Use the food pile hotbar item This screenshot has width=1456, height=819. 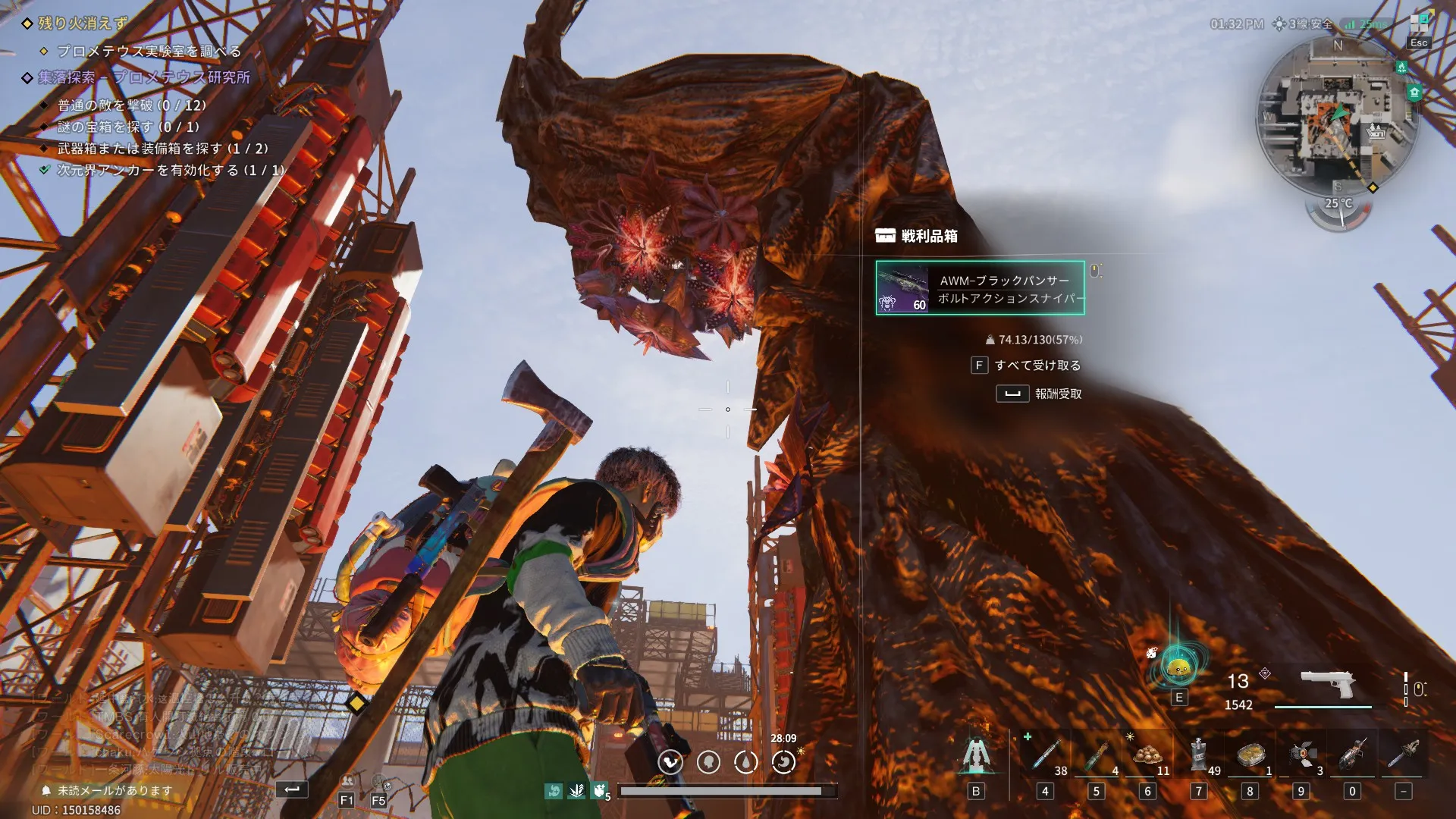[1147, 755]
